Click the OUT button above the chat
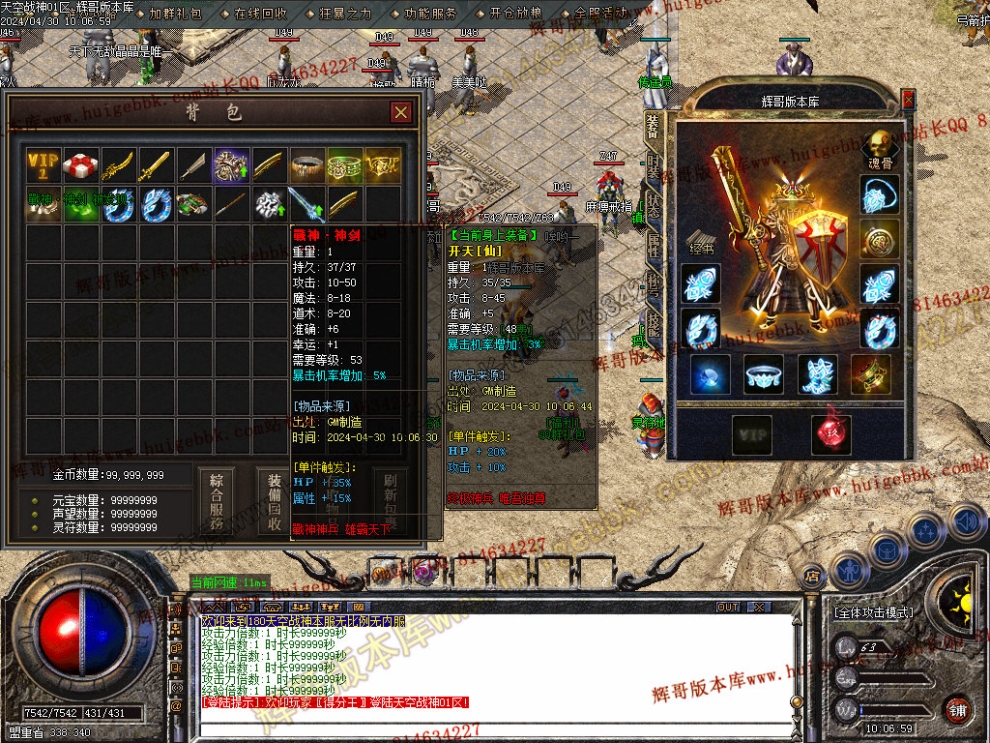 [x=728, y=607]
